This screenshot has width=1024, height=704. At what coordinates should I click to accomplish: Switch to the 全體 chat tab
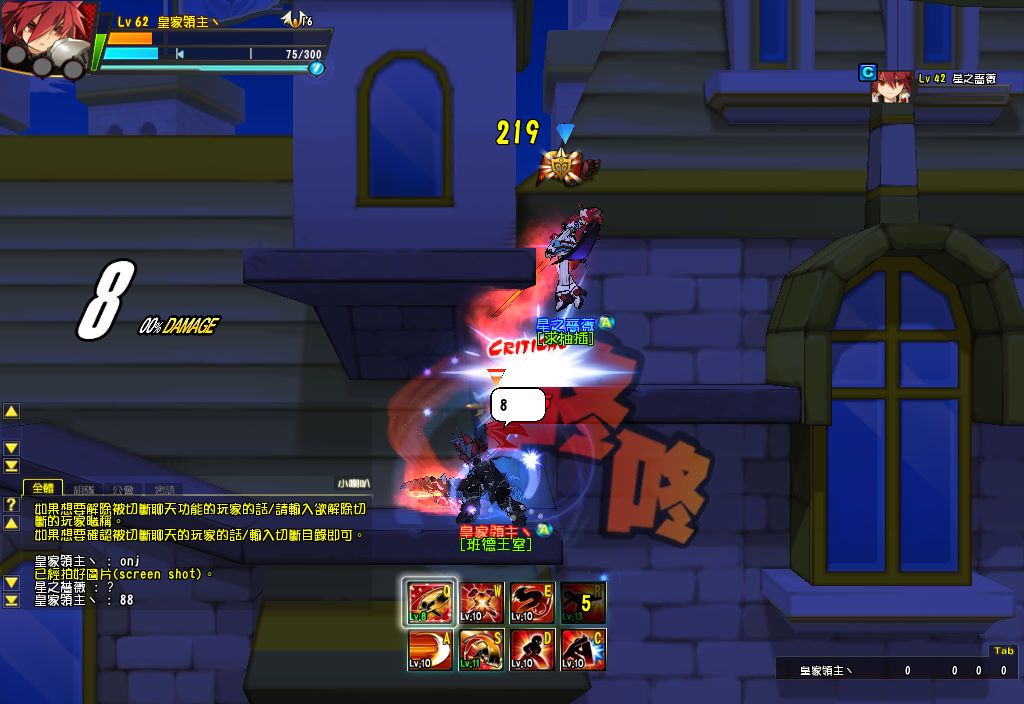[42, 488]
